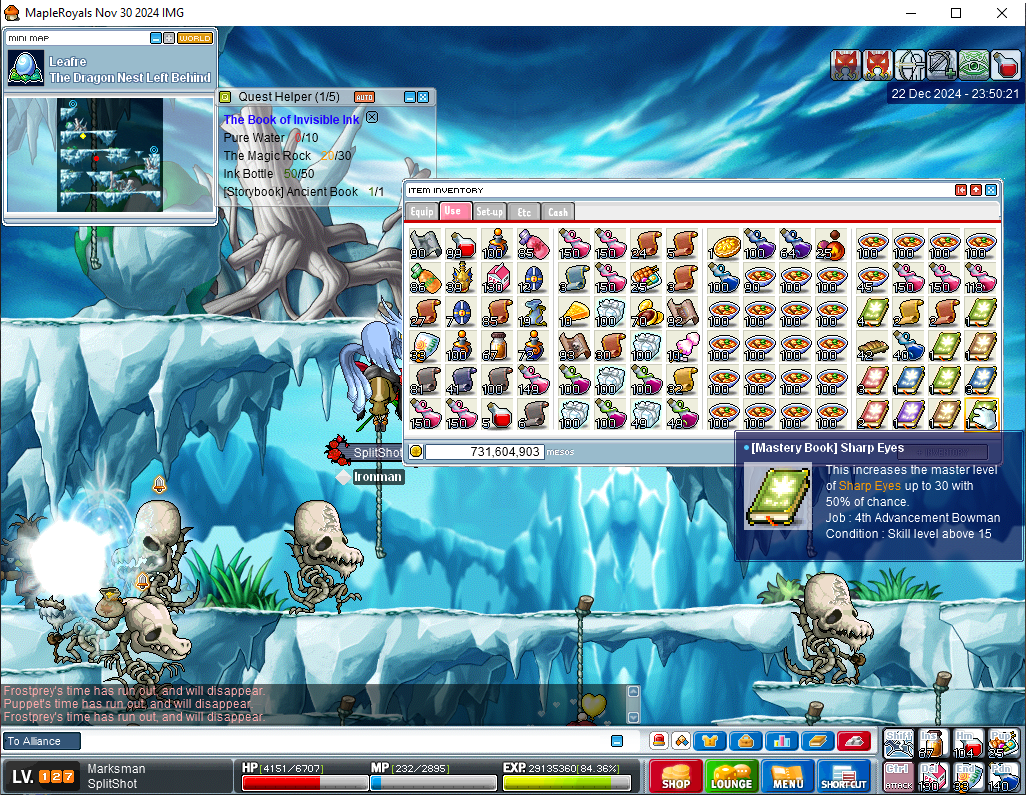Minimize the mini map window
1026x795 pixels.
click(x=156, y=38)
